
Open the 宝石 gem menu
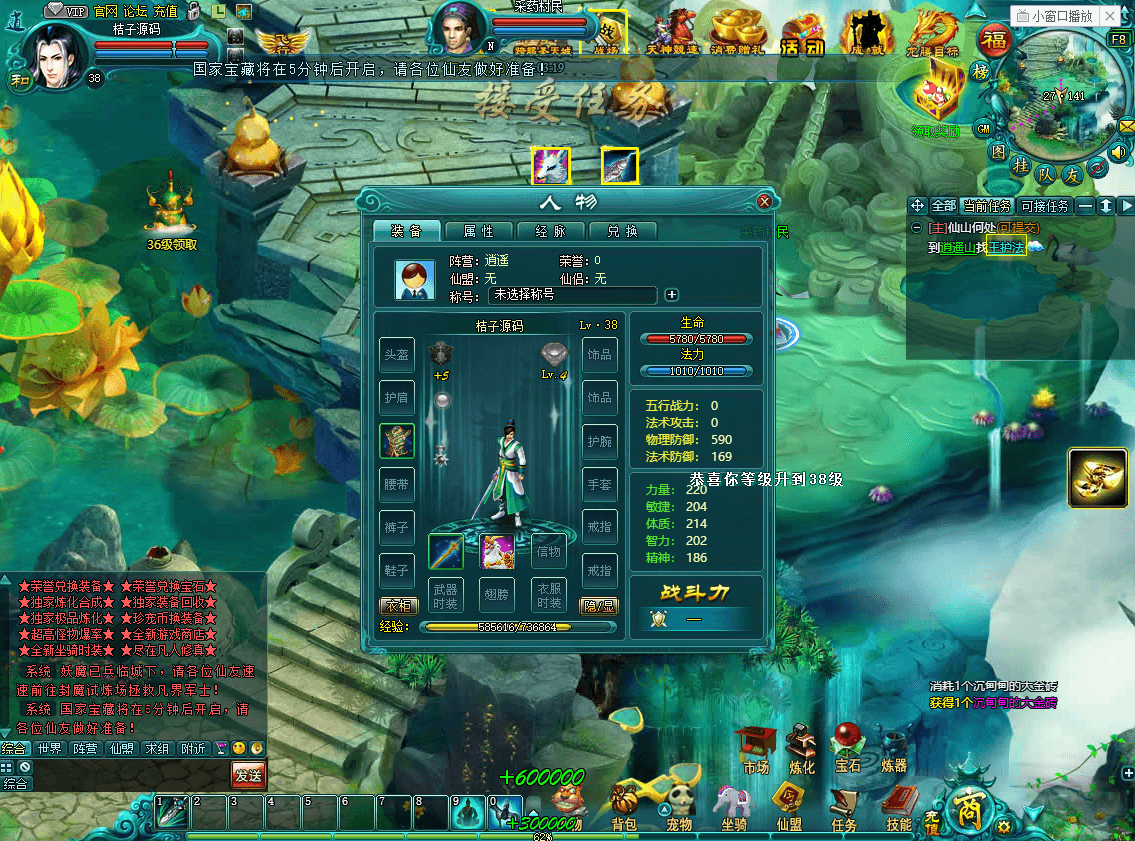click(x=848, y=749)
